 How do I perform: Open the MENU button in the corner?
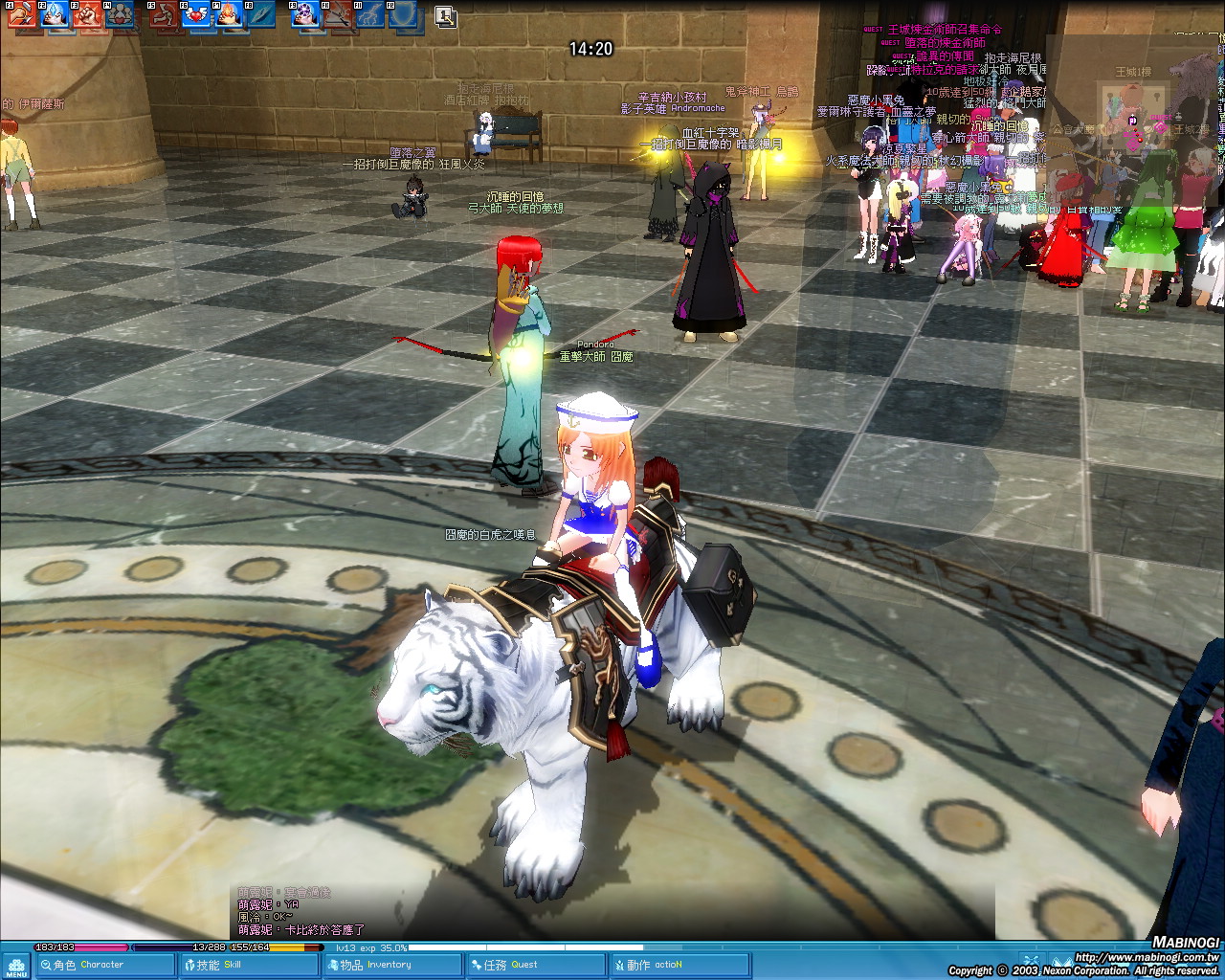click(x=15, y=965)
